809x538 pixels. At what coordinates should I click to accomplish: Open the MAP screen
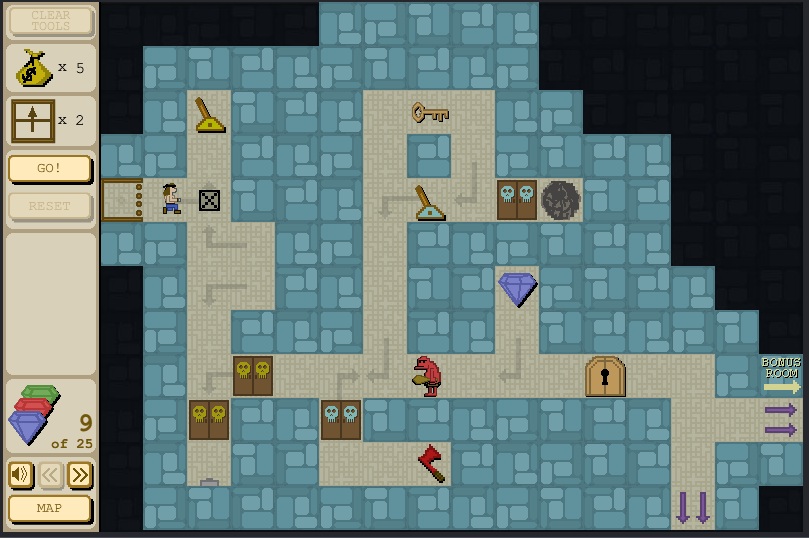(x=50, y=508)
